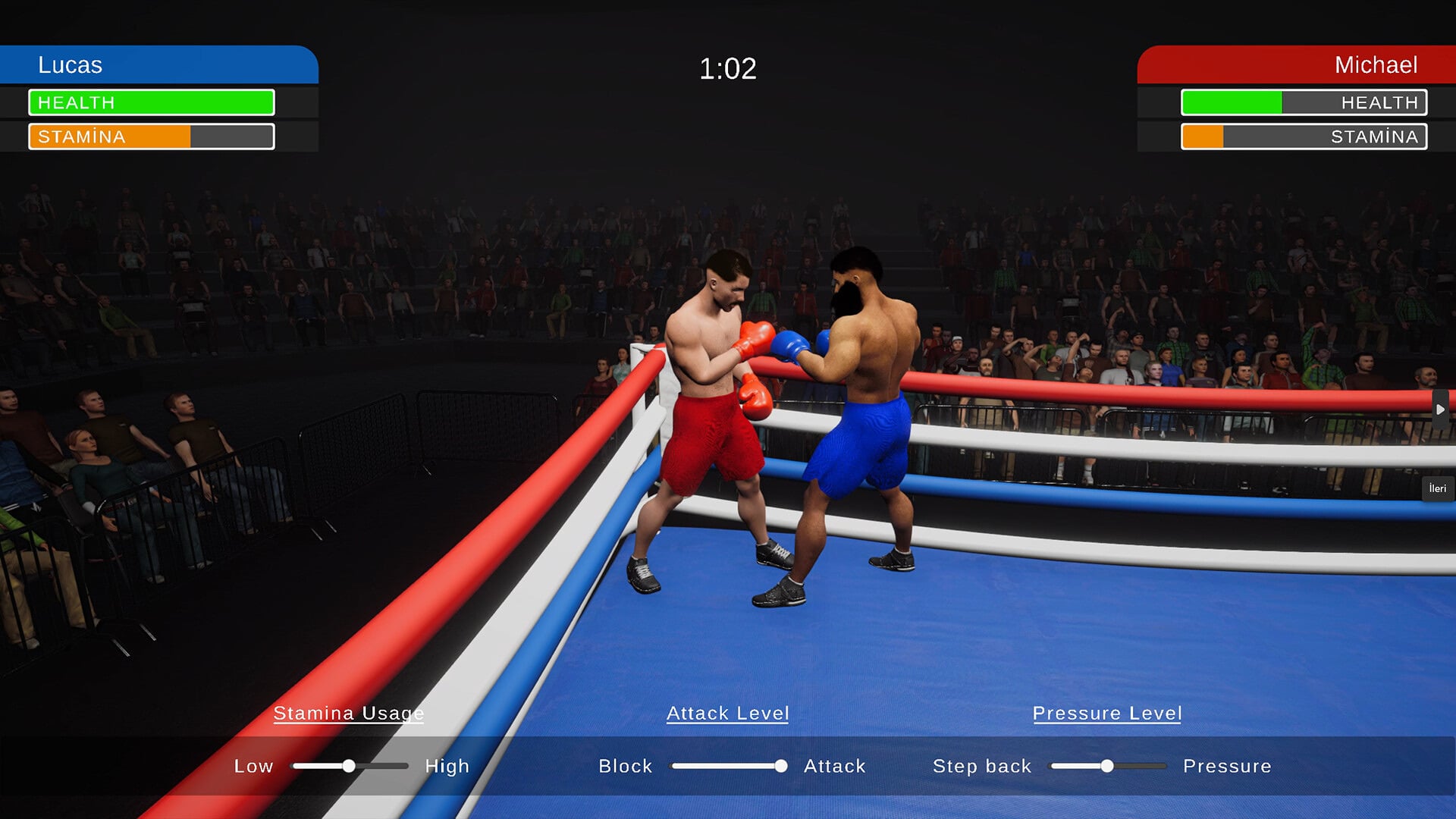Click the 1:02 round timer
The image size is (1456, 819).
(726, 69)
